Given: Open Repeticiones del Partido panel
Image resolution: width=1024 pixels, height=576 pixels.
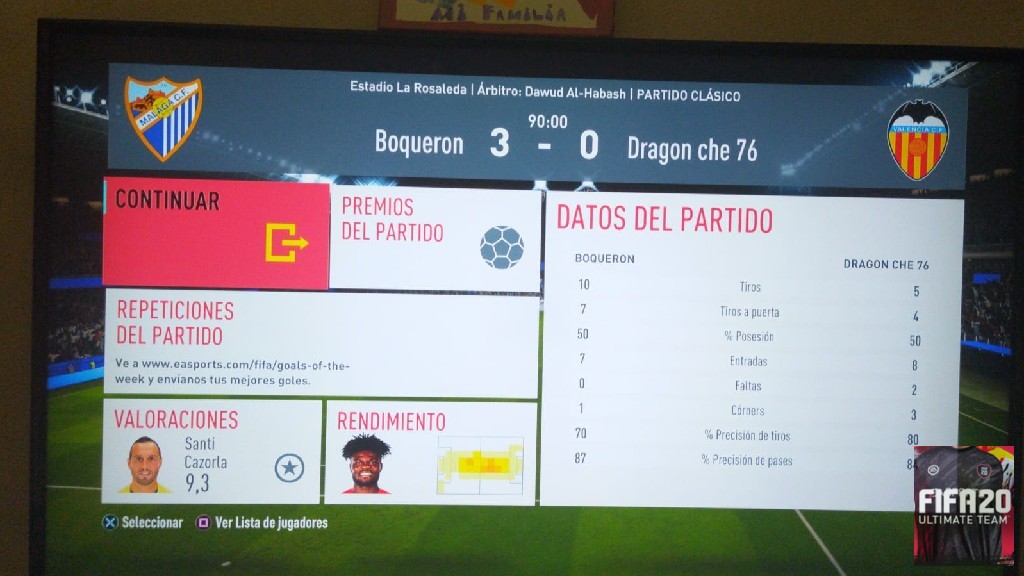Looking at the screenshot, I should click(x=321, y=343).
